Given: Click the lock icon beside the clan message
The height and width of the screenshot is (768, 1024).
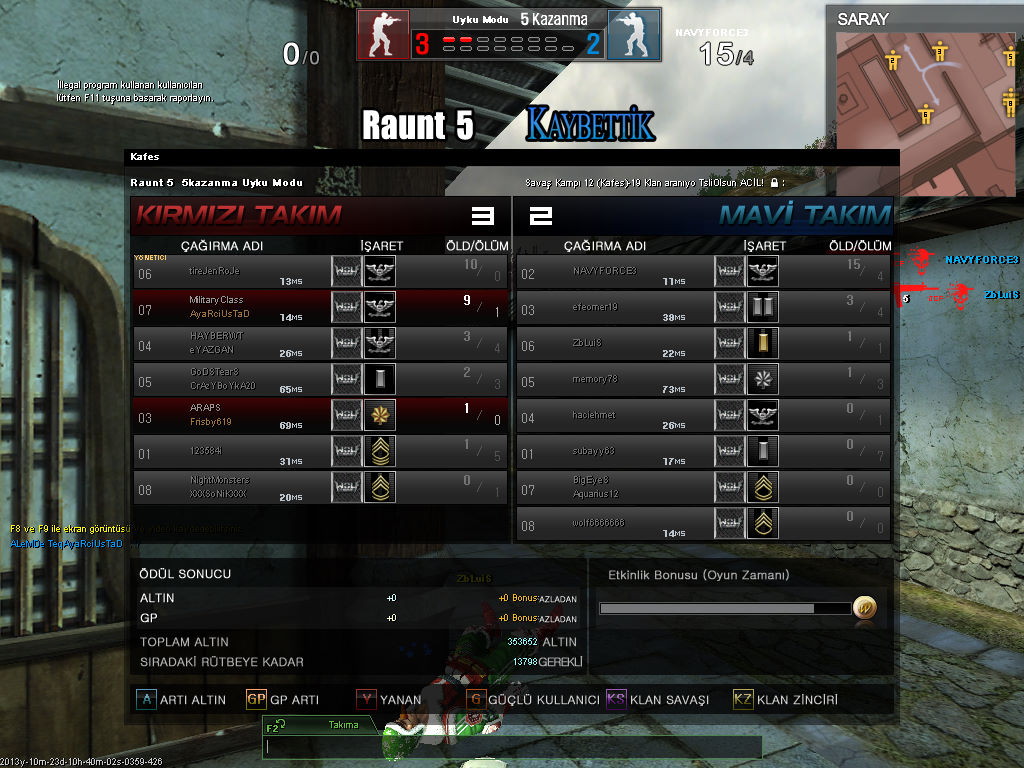Looking at the screenshot, I should [774, 183].
